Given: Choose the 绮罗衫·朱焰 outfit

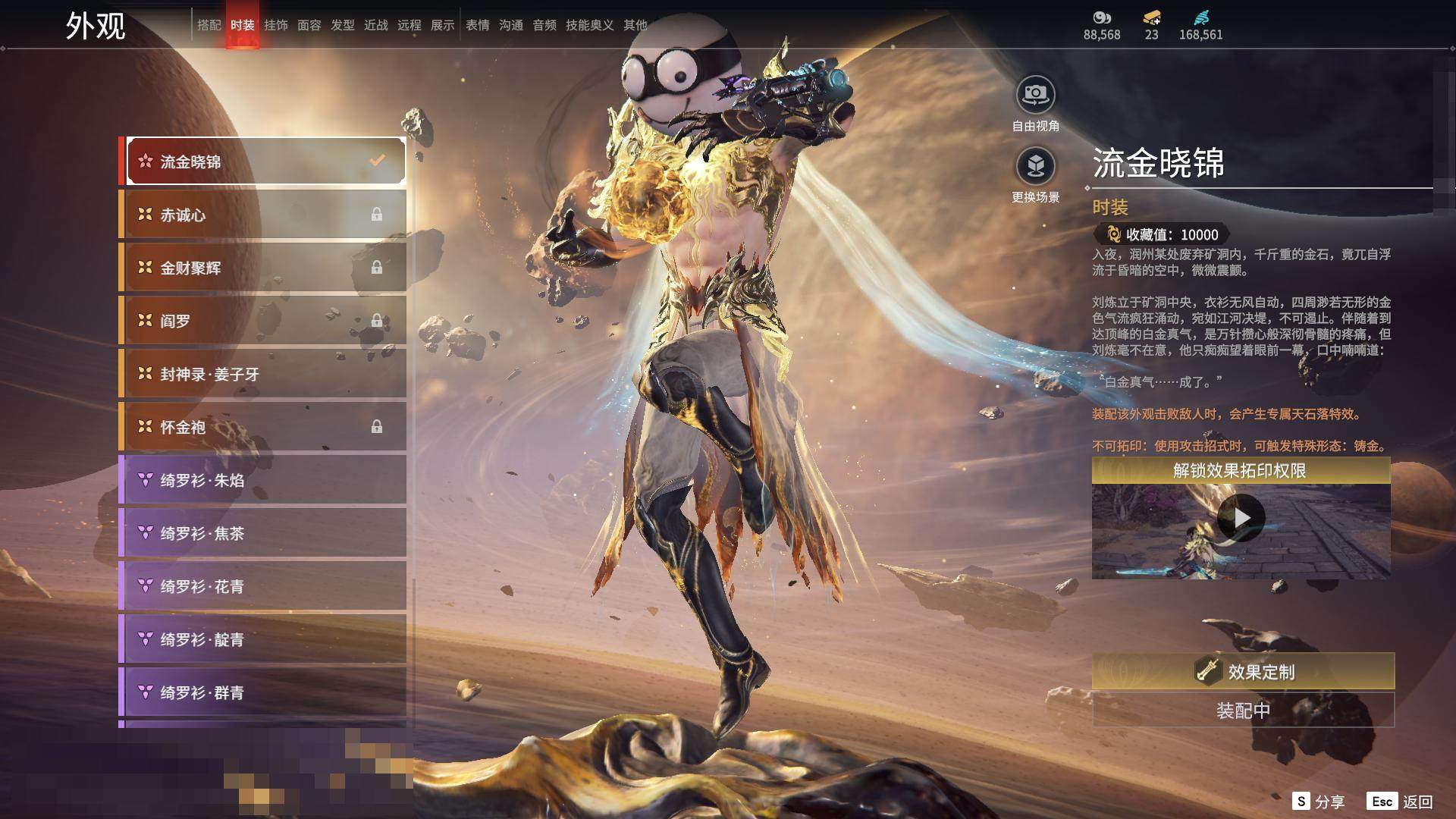Looking at the screenshot, I should coord(263,480).
